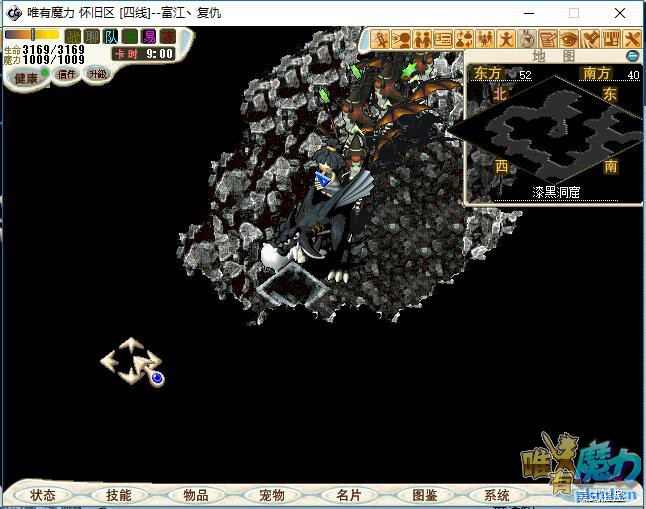Minimize the 地图 map panel

pos(632,56)
